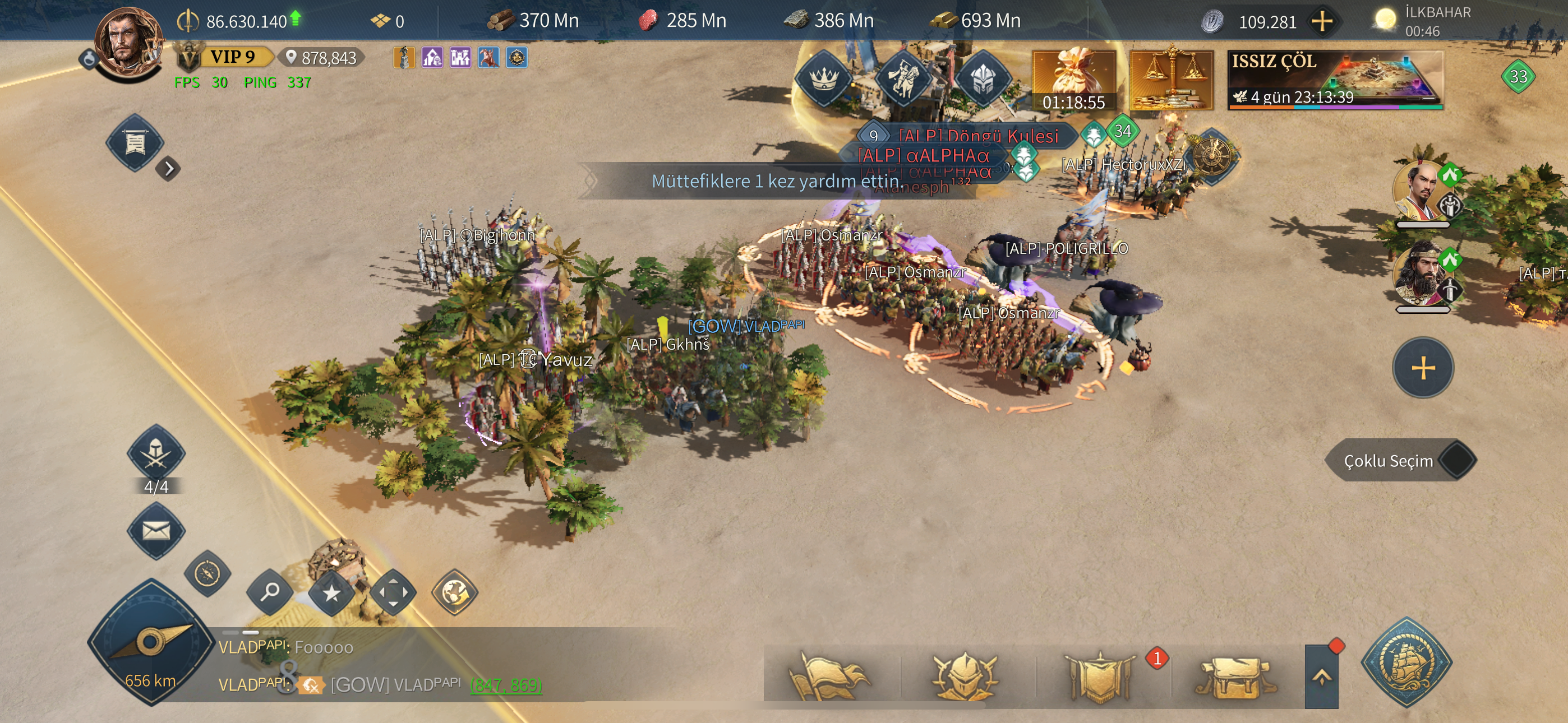
Task: Open the star bookmarks icon
Action: pyautogui.click(x=331, y=592)
